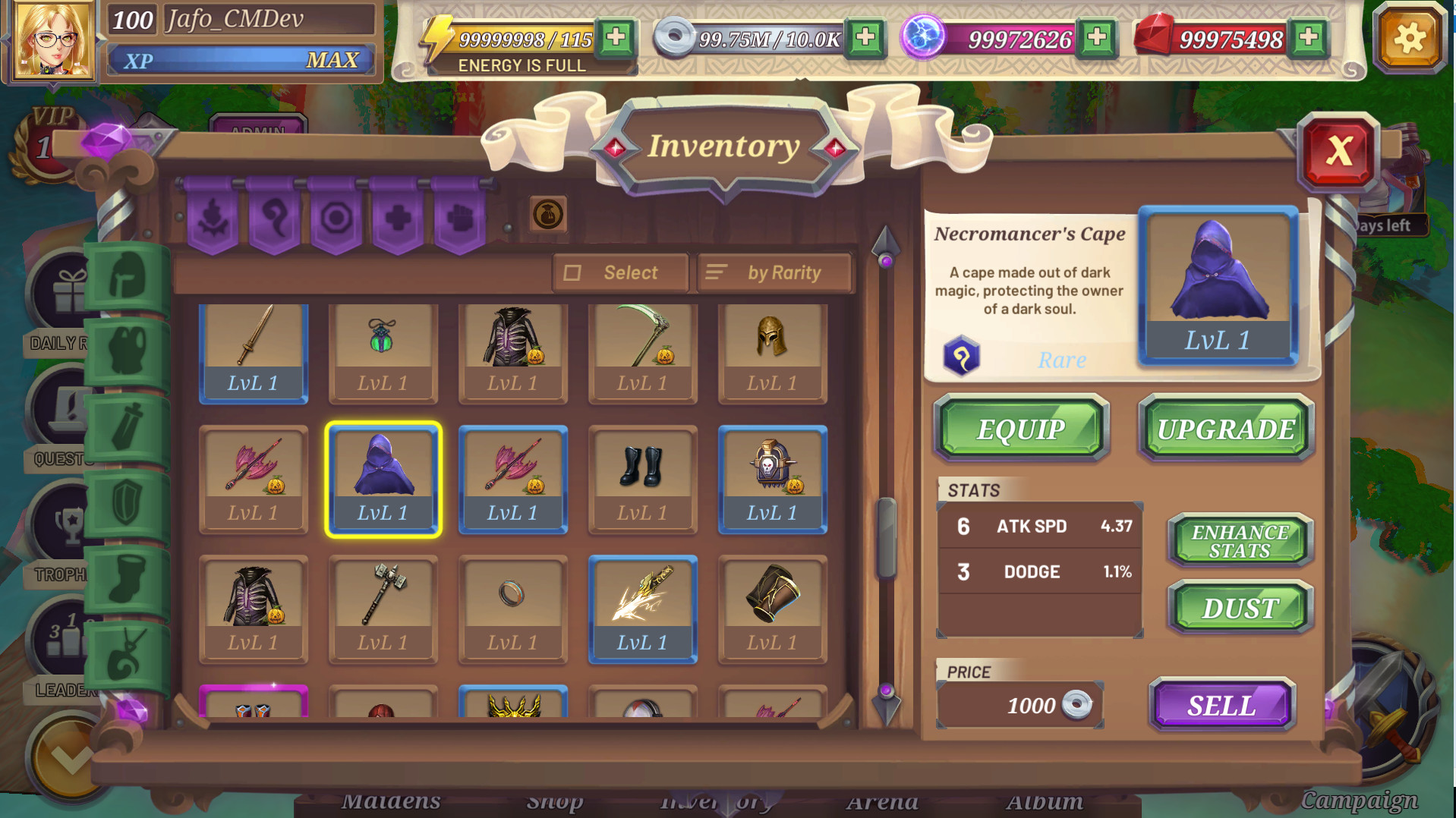Select the highlighted Necromancer's Cape item
1456x818 pixels.
coord(383,480)
